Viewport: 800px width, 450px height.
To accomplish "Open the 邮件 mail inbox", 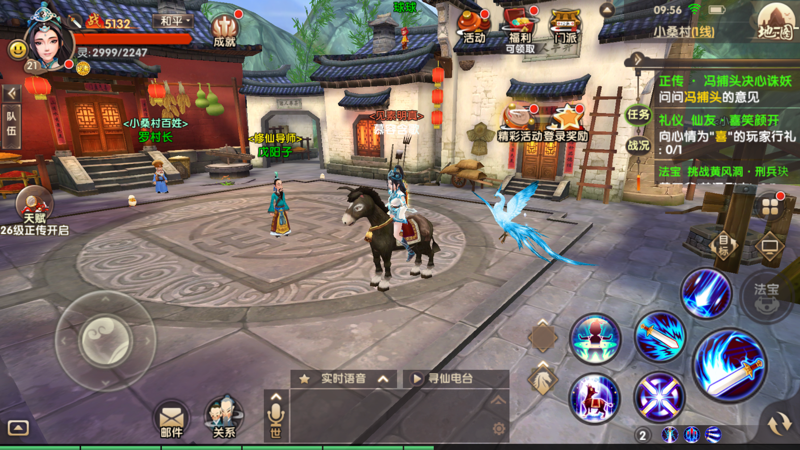I will (x=171, y=415).
